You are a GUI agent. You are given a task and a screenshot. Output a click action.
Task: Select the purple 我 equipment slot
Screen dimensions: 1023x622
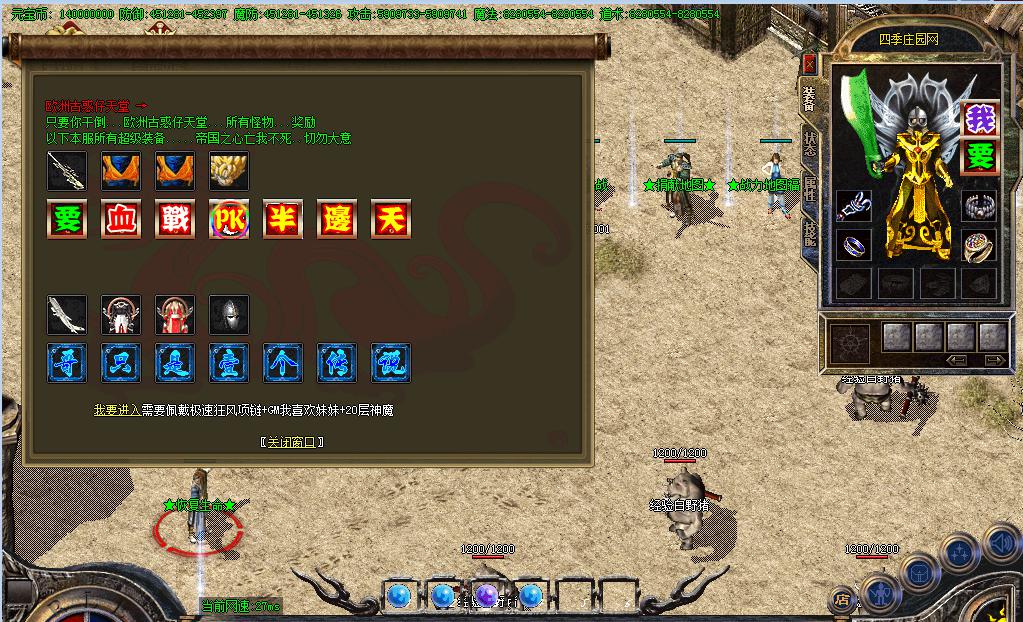pos(980,120)
